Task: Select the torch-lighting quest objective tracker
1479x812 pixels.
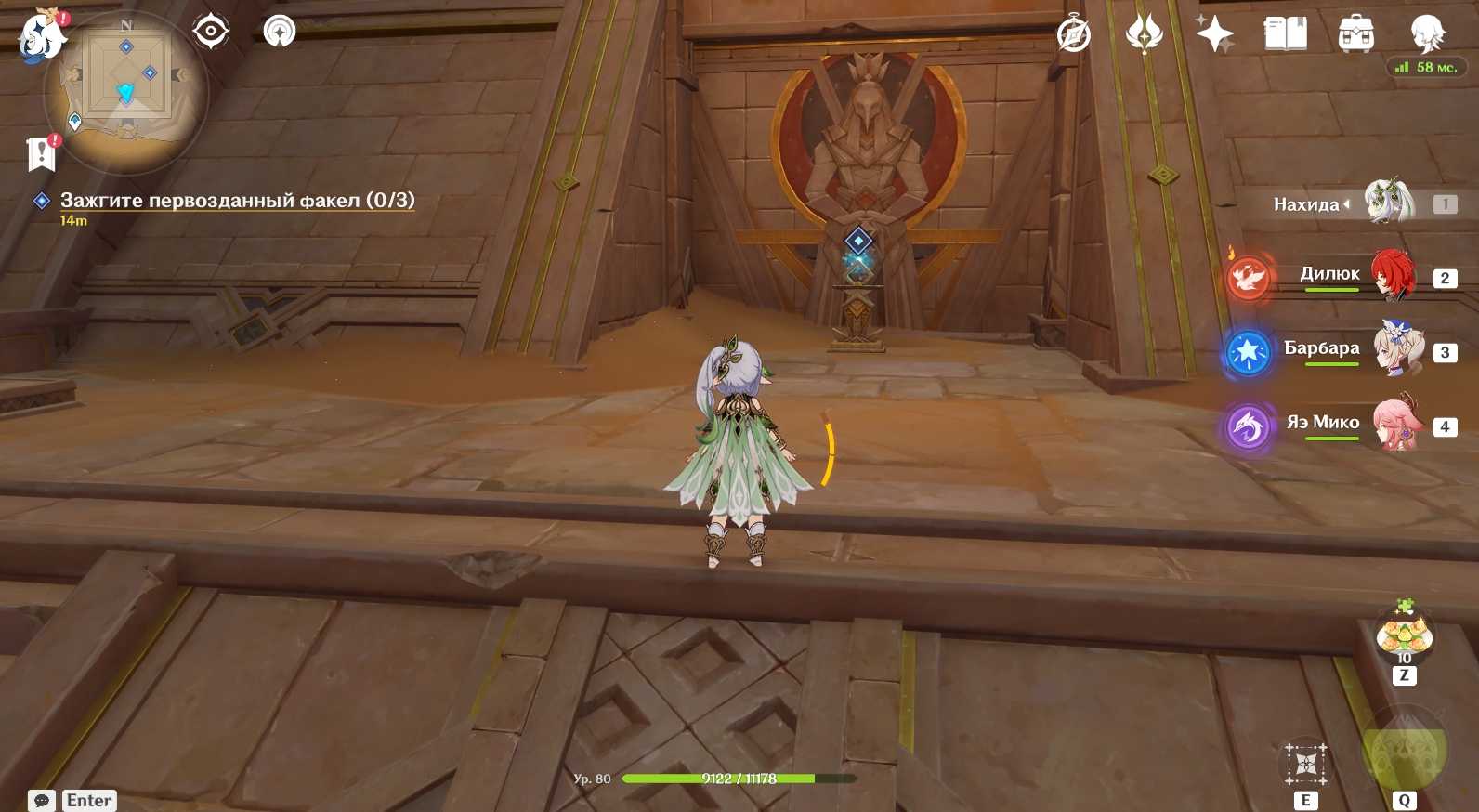Action: tap(237, 201)
